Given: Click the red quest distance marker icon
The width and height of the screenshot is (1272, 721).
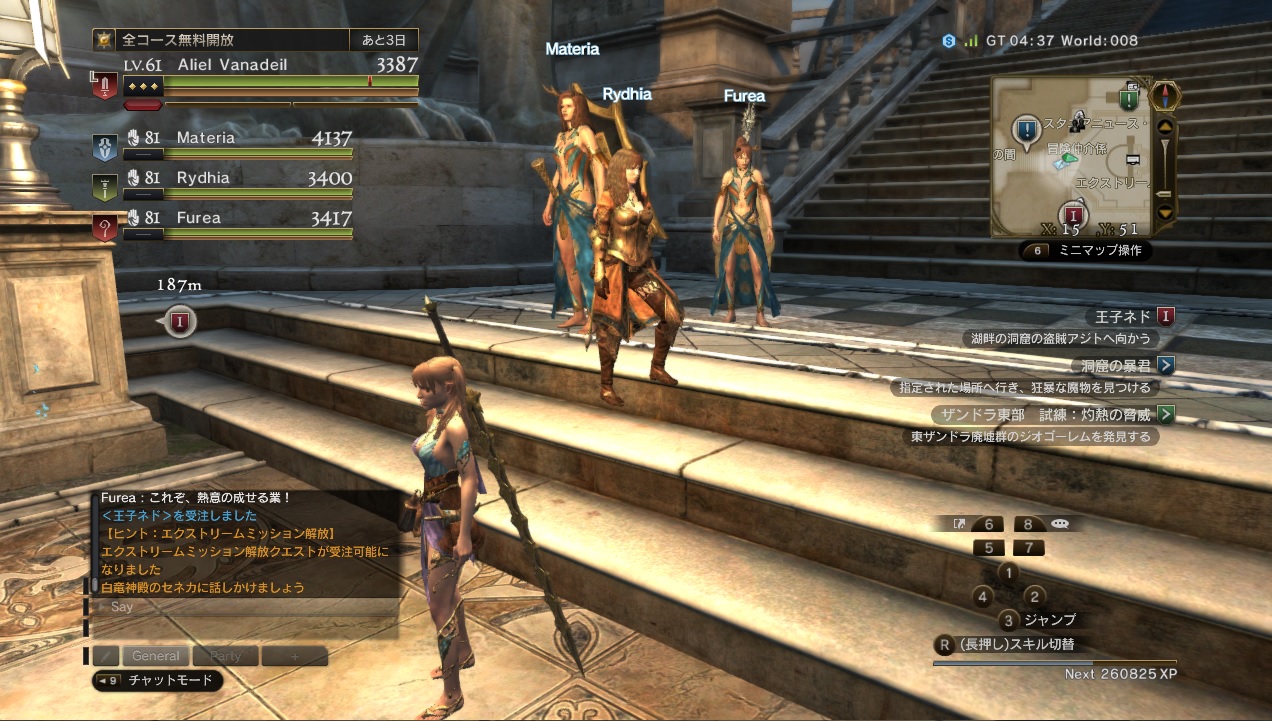Looking at the screenshot, I should 180,322.
